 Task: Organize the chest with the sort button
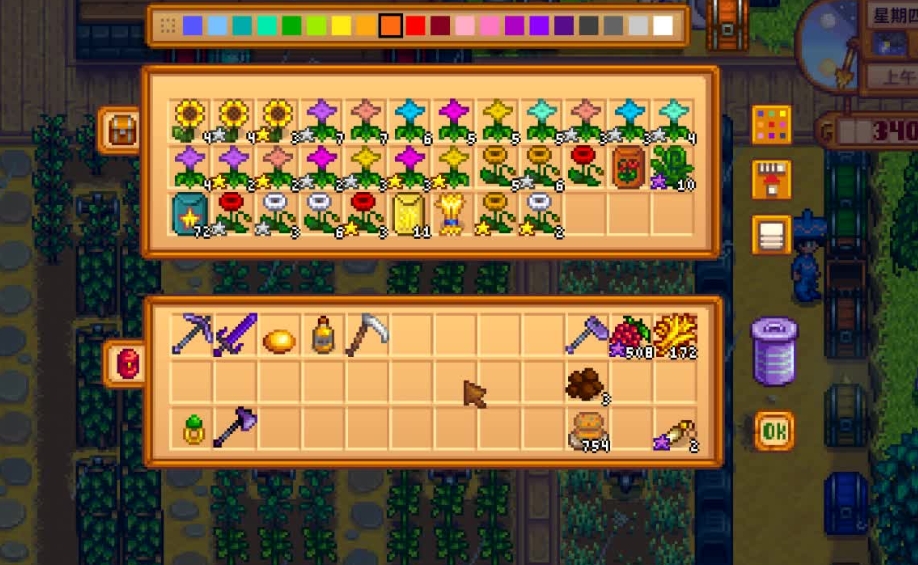[x=771, y=235]
